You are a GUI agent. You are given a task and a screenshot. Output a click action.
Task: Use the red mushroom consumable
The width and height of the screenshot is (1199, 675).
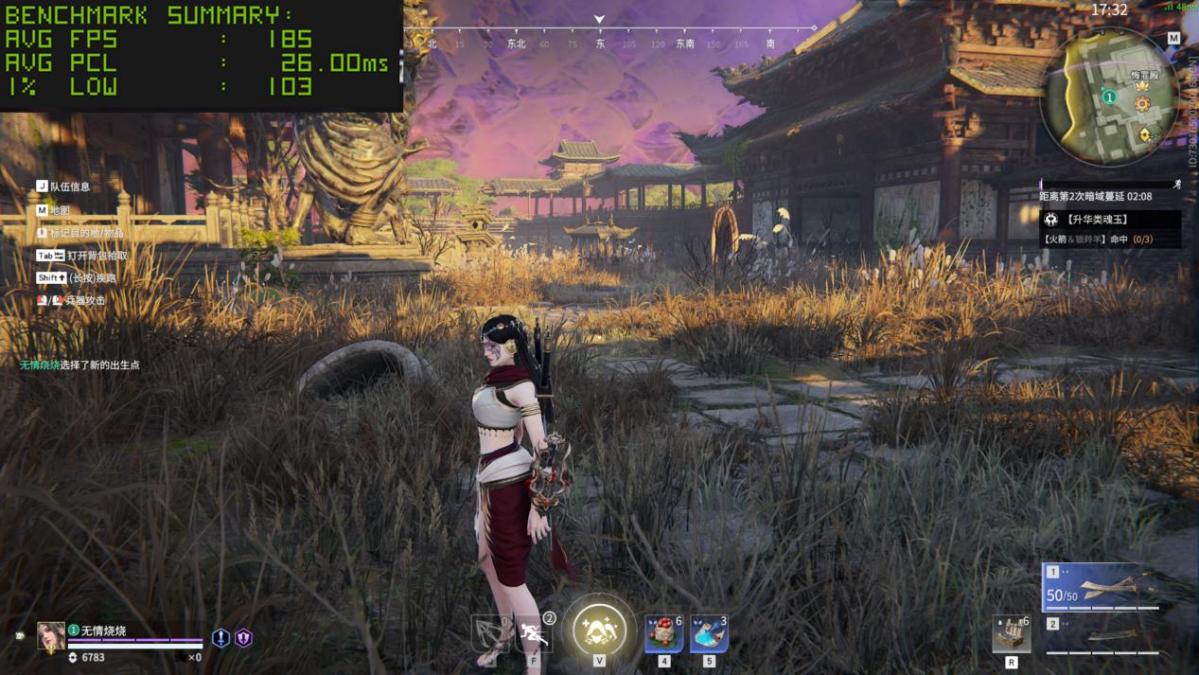664,633
